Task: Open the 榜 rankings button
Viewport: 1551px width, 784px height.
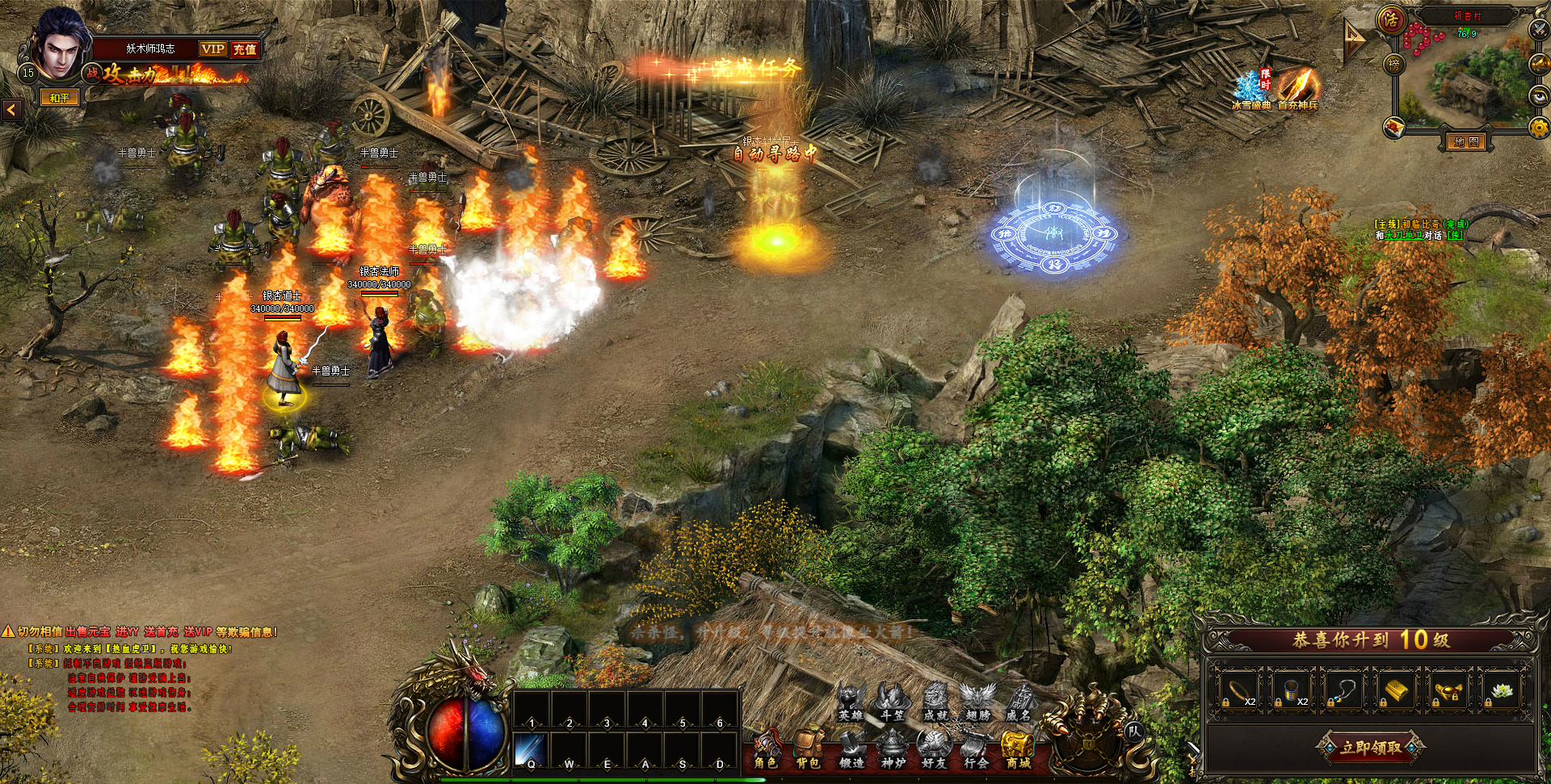Action: 1394,64
